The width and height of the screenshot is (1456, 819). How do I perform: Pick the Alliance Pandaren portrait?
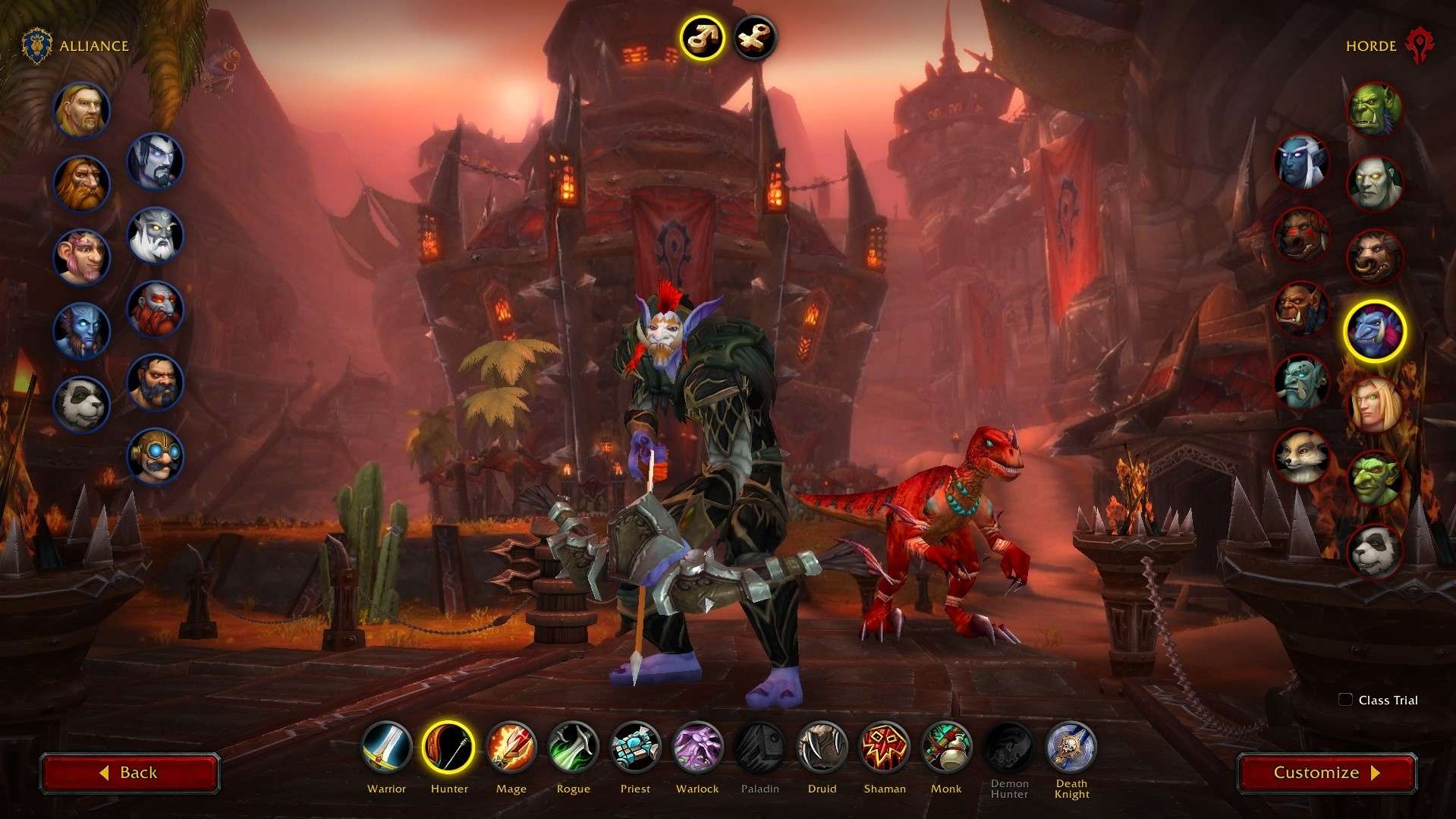tap(82, 405)
